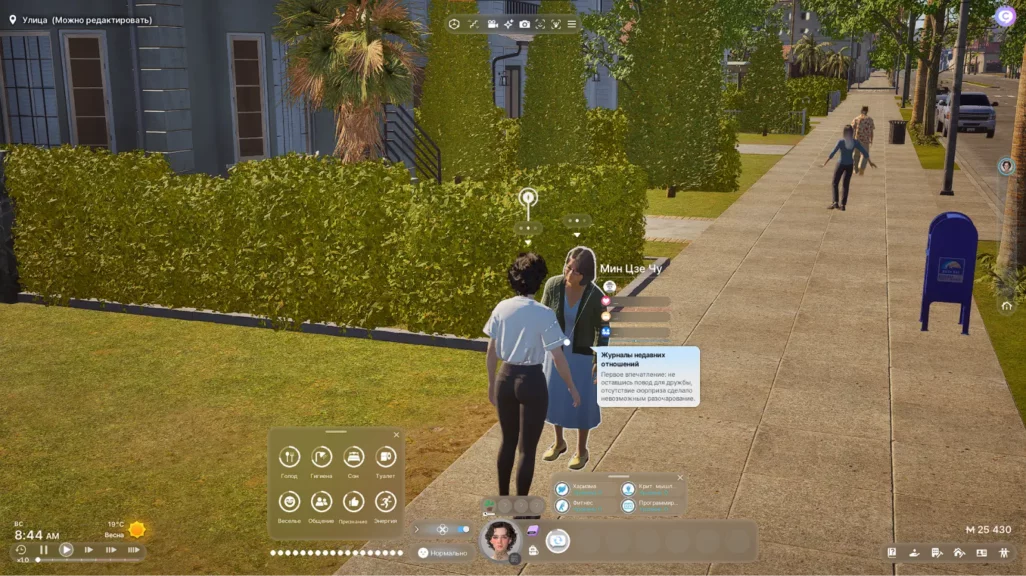Screen dimensions: 1026x576
Task: Close the needs panel
Action: 396,435
